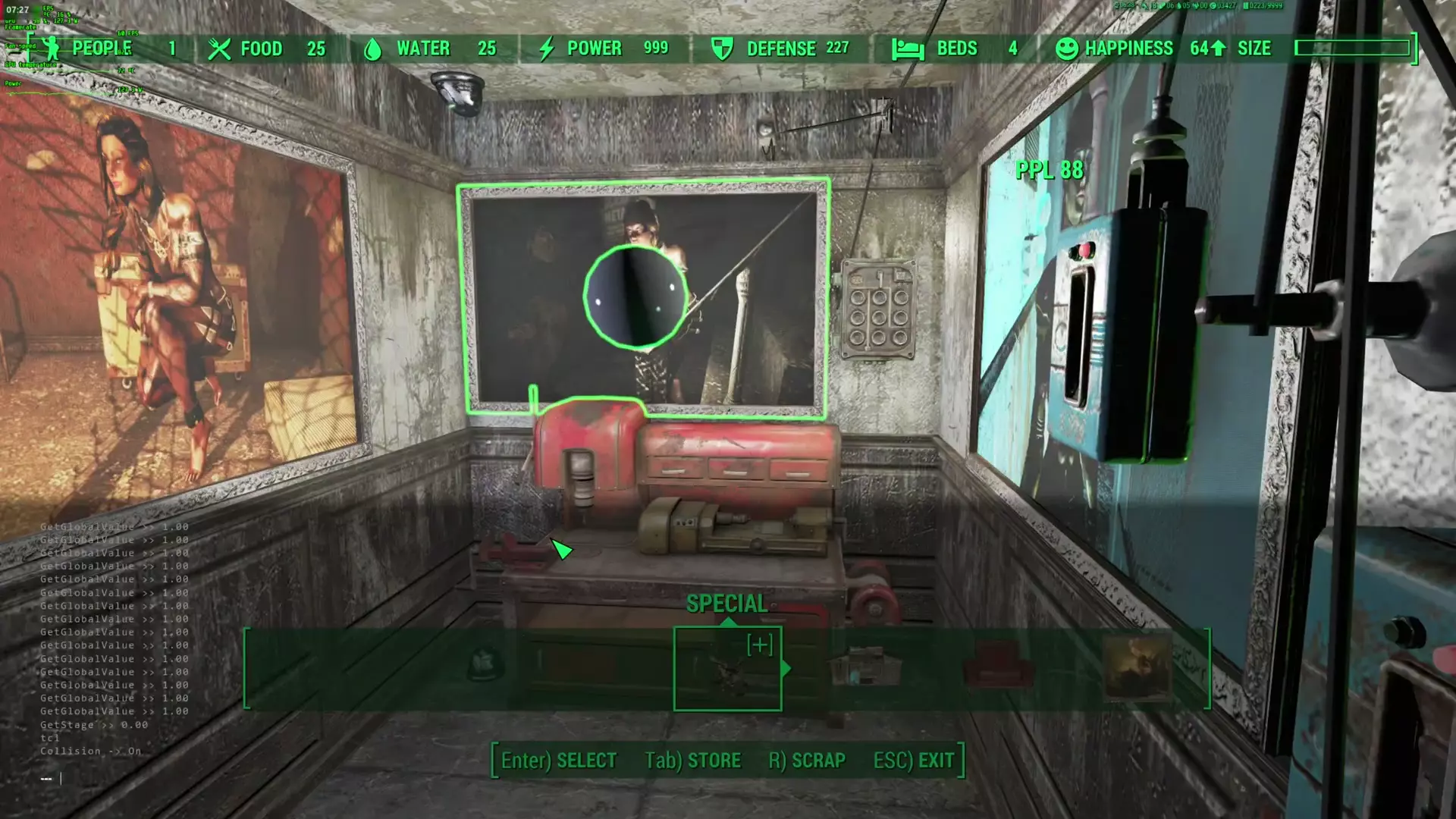1456x819 pixels.
Task: Store the highlighted object using STORE
Action: point(692,761)
